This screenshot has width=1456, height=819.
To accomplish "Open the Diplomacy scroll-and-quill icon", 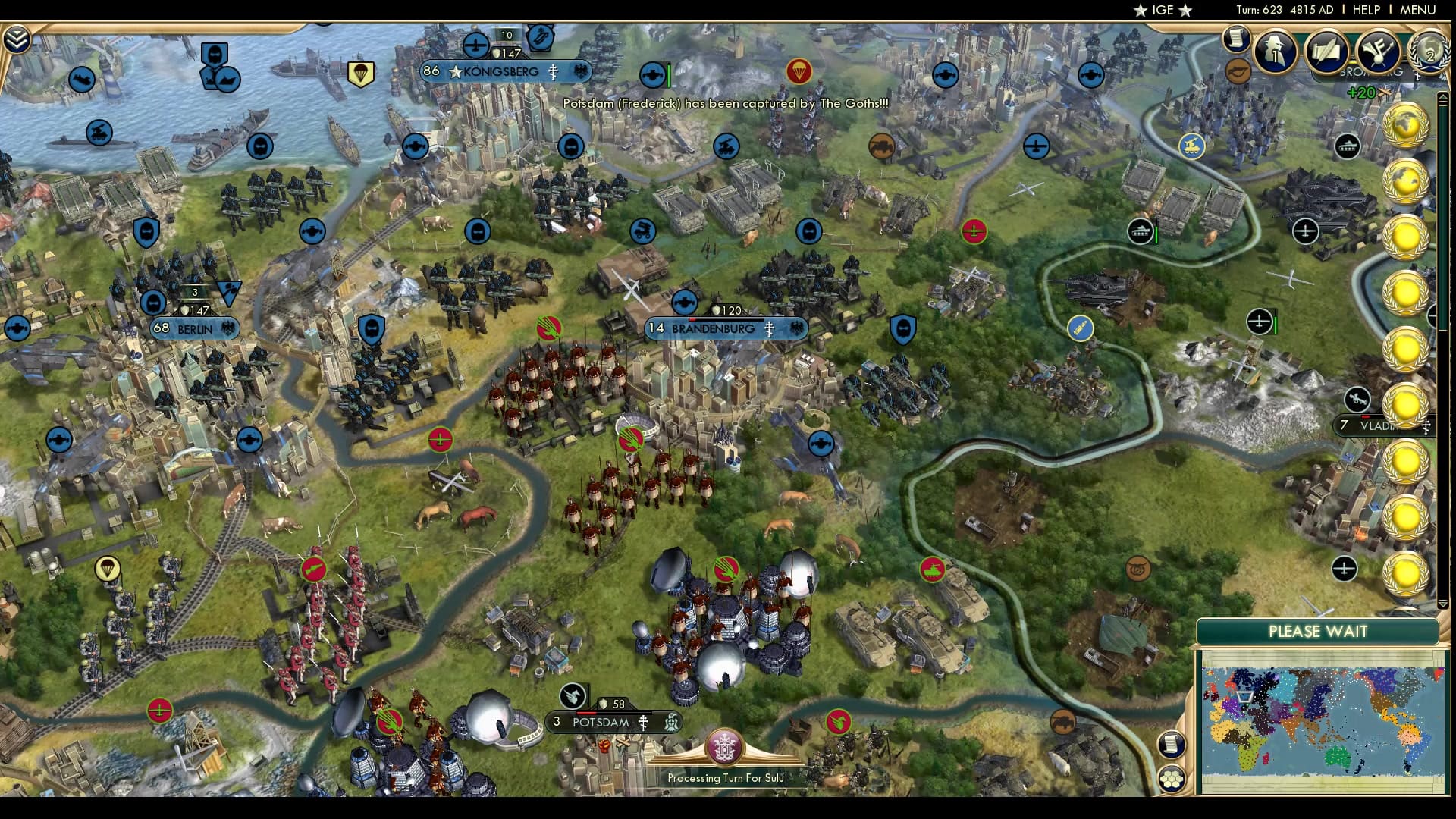I will (1327, 51).
